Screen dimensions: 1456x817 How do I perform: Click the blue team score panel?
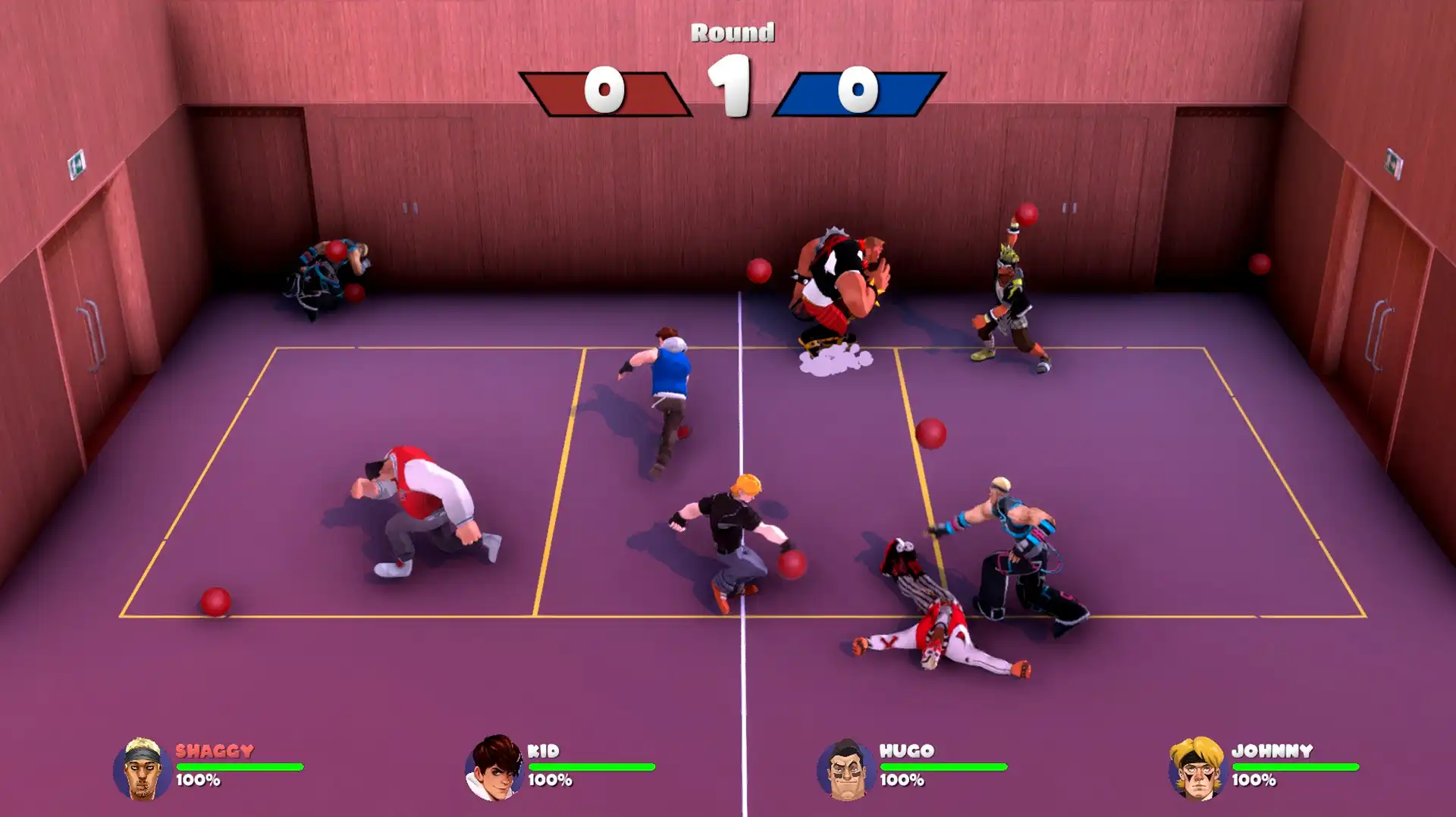coord(857,91)
